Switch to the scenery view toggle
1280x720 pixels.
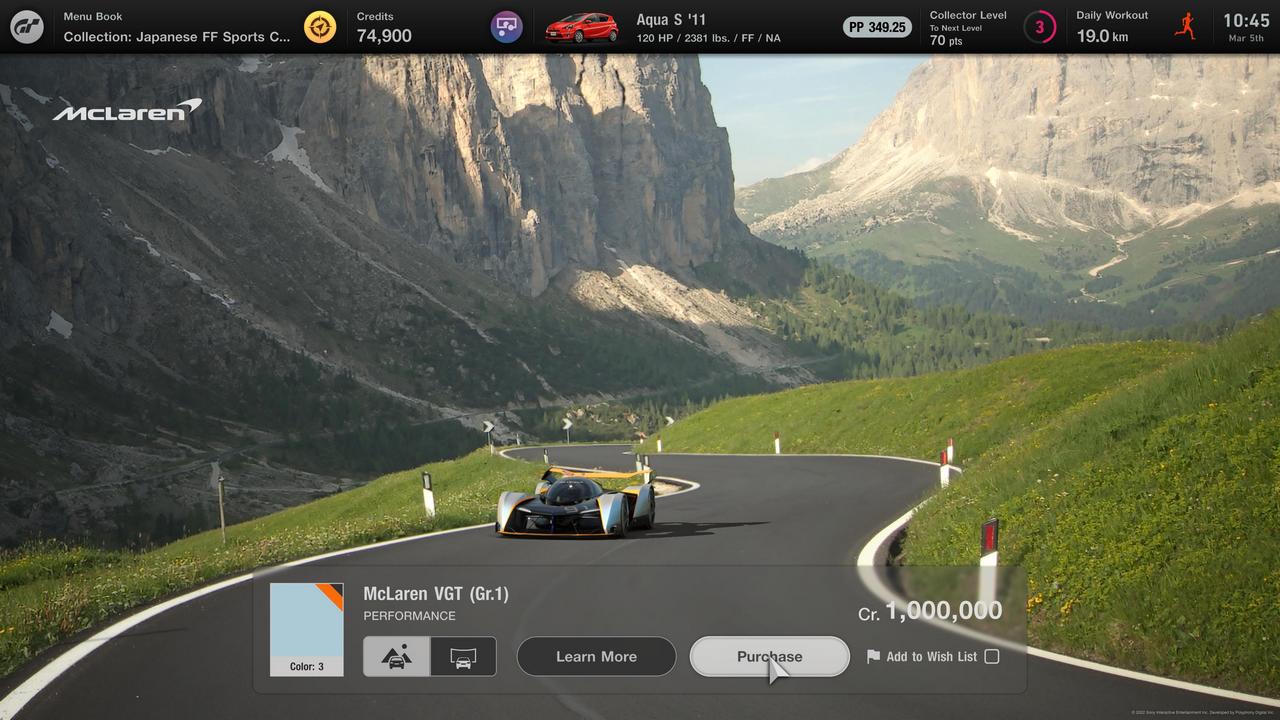pyautogui.click(x=397, y=657)
